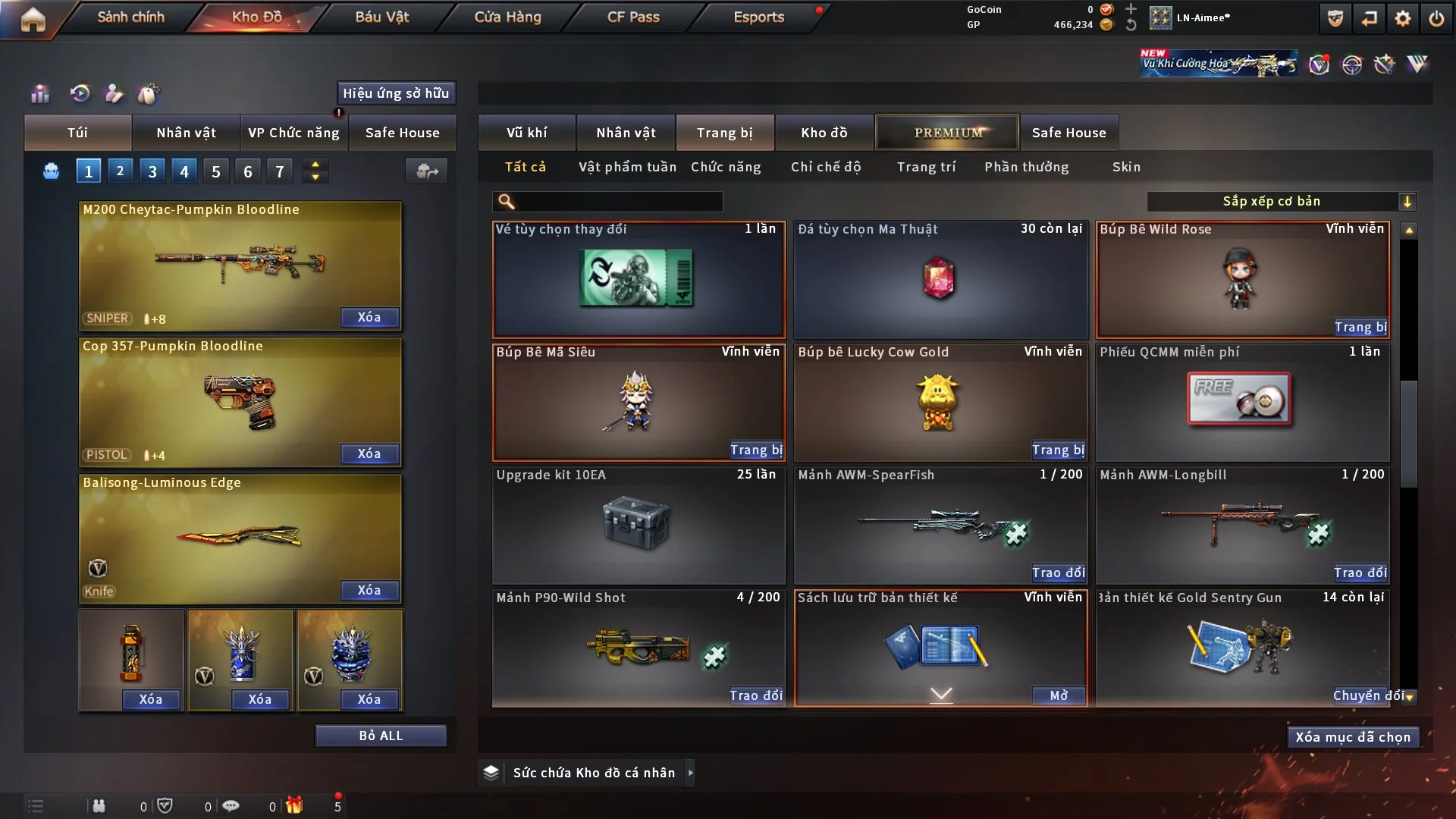Click Bỏ ALL to unequip everything
The width and height of the screenshot is (1456, 819).
(x=381, y=736)
